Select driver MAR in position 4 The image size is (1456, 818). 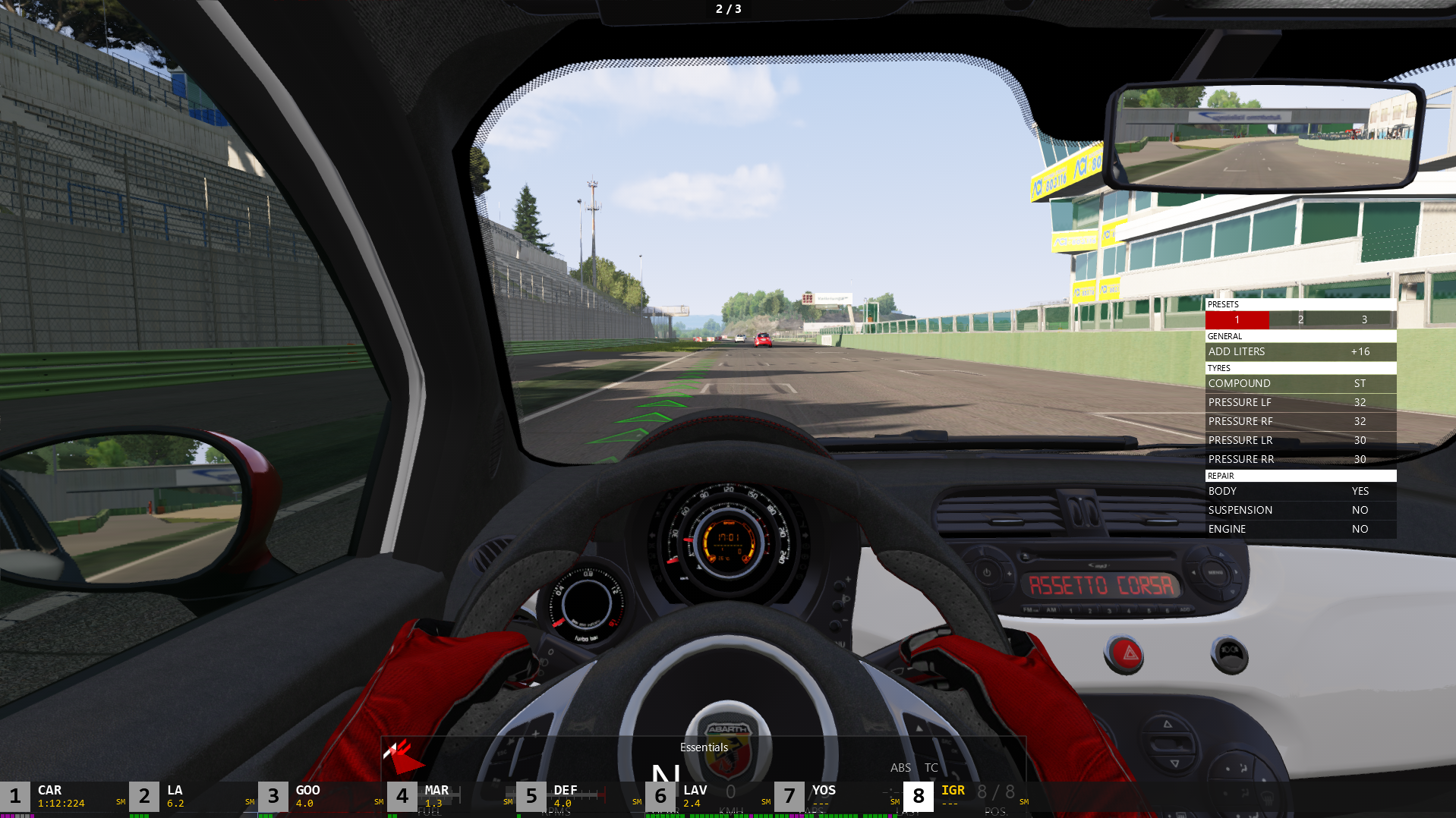[x=451, y=797]
